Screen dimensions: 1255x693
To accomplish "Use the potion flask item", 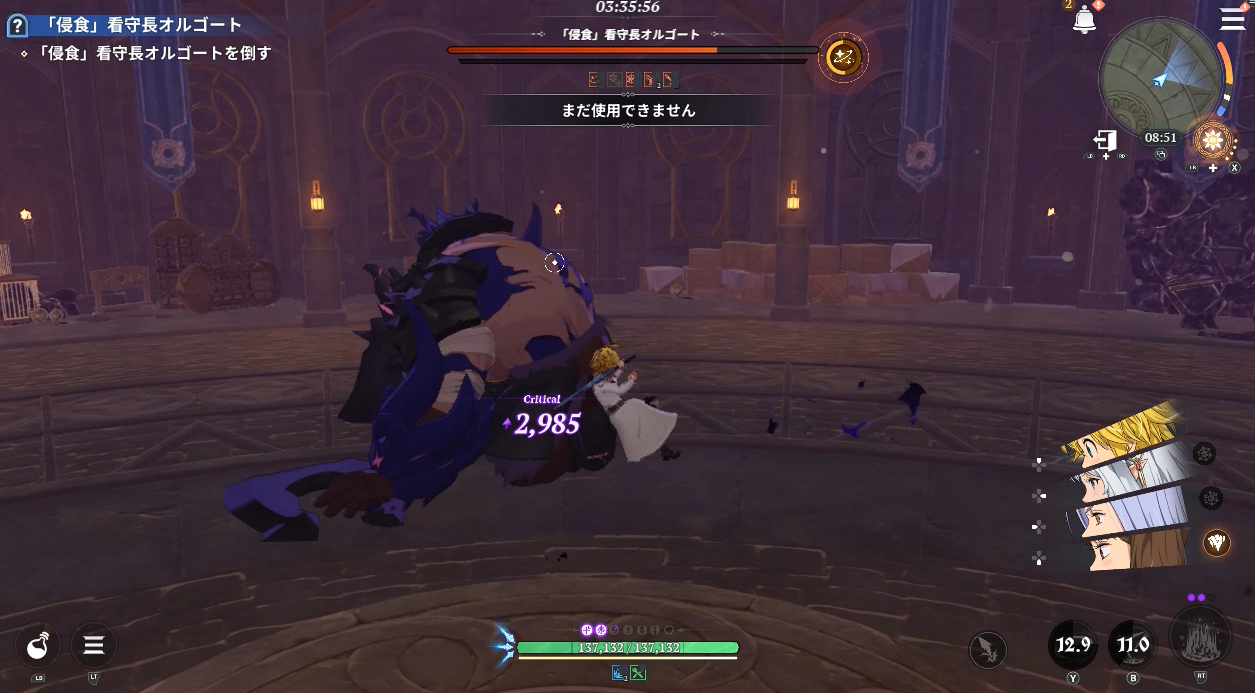I will pyautogui.click(x=38, y=646).
